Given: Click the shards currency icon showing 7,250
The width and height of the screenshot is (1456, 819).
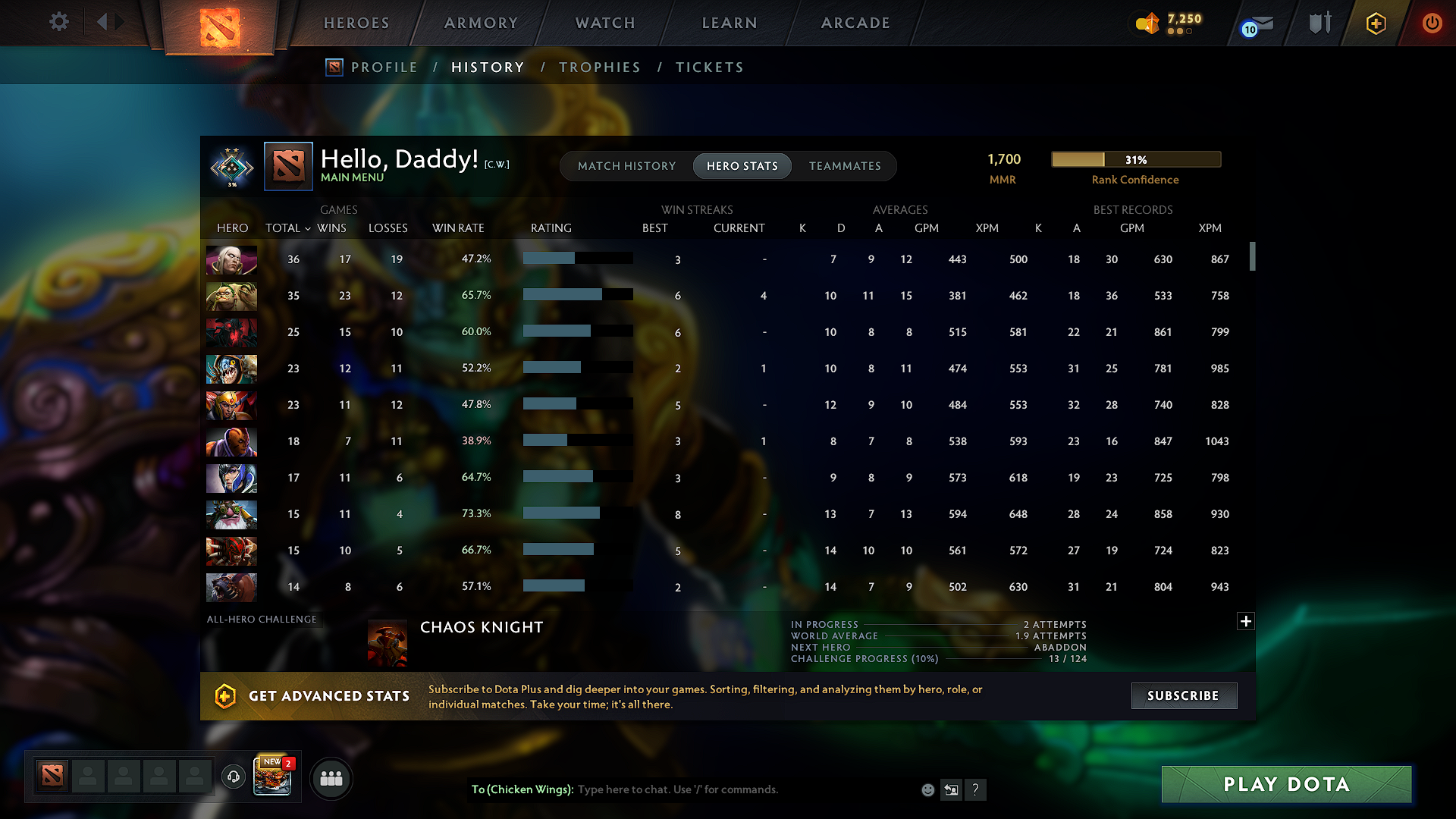Looking at the screenshot, I should pyautogui.click(x=1147, y=23).
